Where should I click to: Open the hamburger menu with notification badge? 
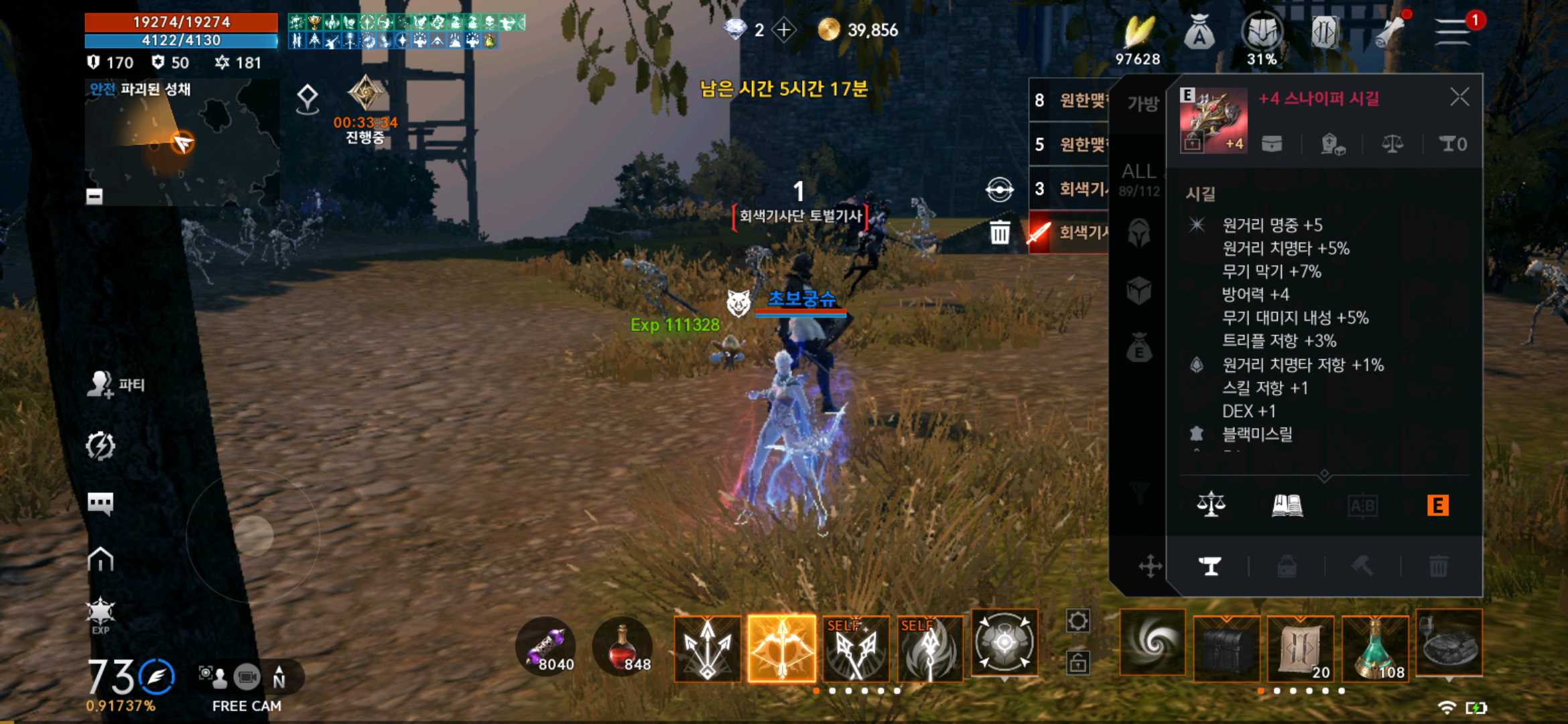pyautogui.click(x=1452, y=30)
